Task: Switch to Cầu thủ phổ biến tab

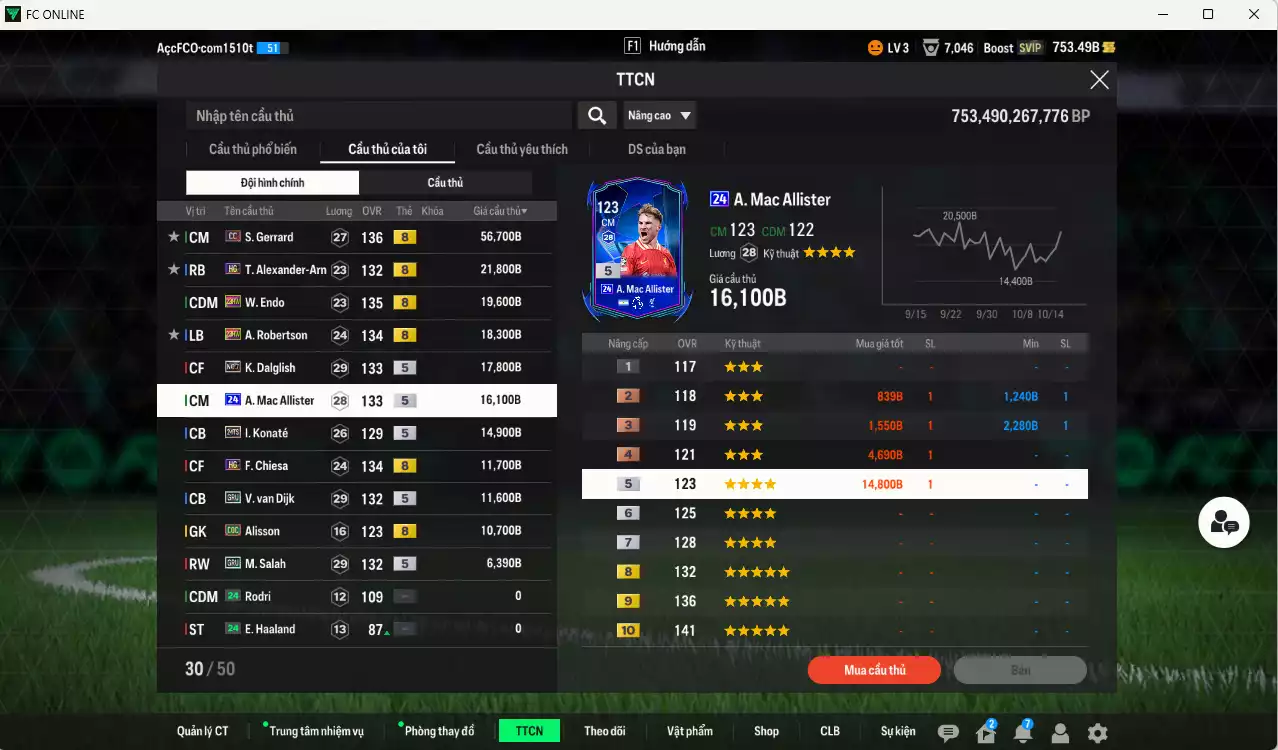Action: (252, 150)
